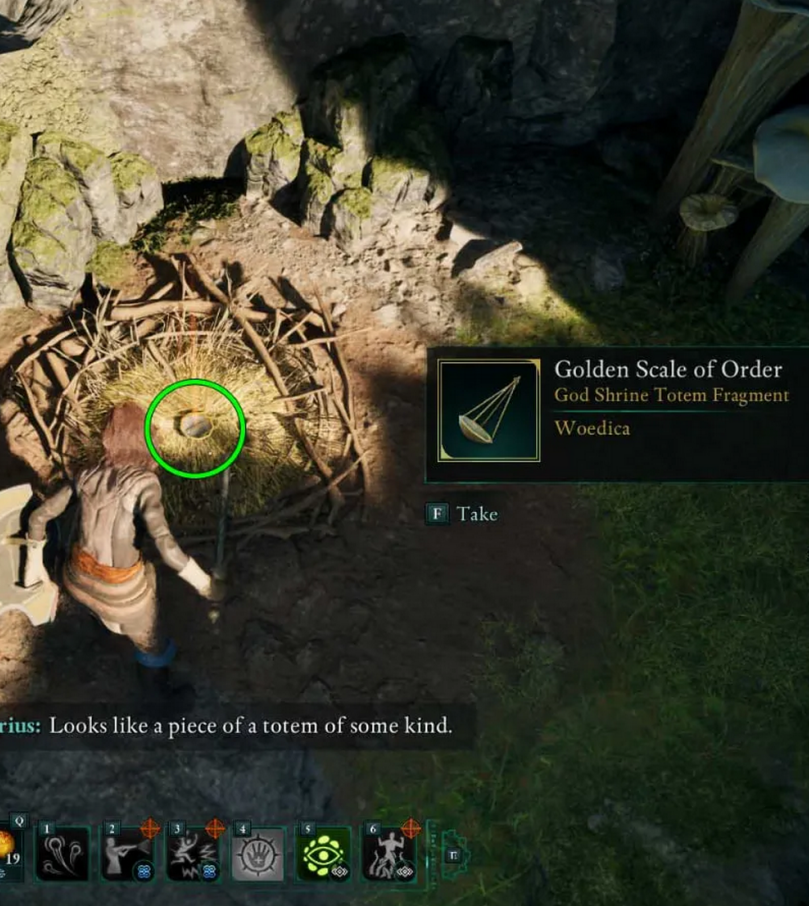
Task: Activate the green glowing eye ability
Action: click(x=324, y=853)
